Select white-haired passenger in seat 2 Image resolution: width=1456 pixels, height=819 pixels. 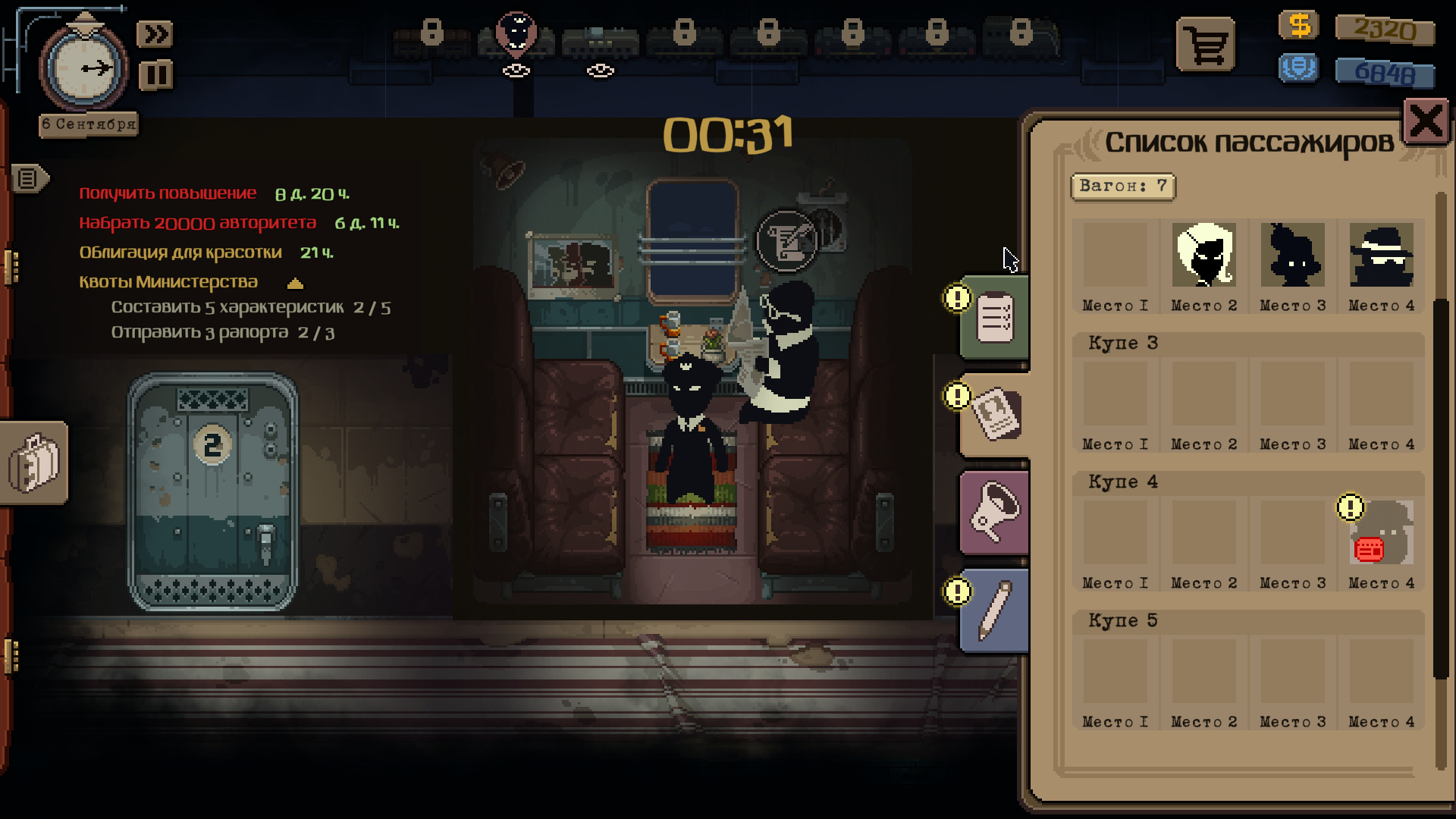[x=1203, y=255]
